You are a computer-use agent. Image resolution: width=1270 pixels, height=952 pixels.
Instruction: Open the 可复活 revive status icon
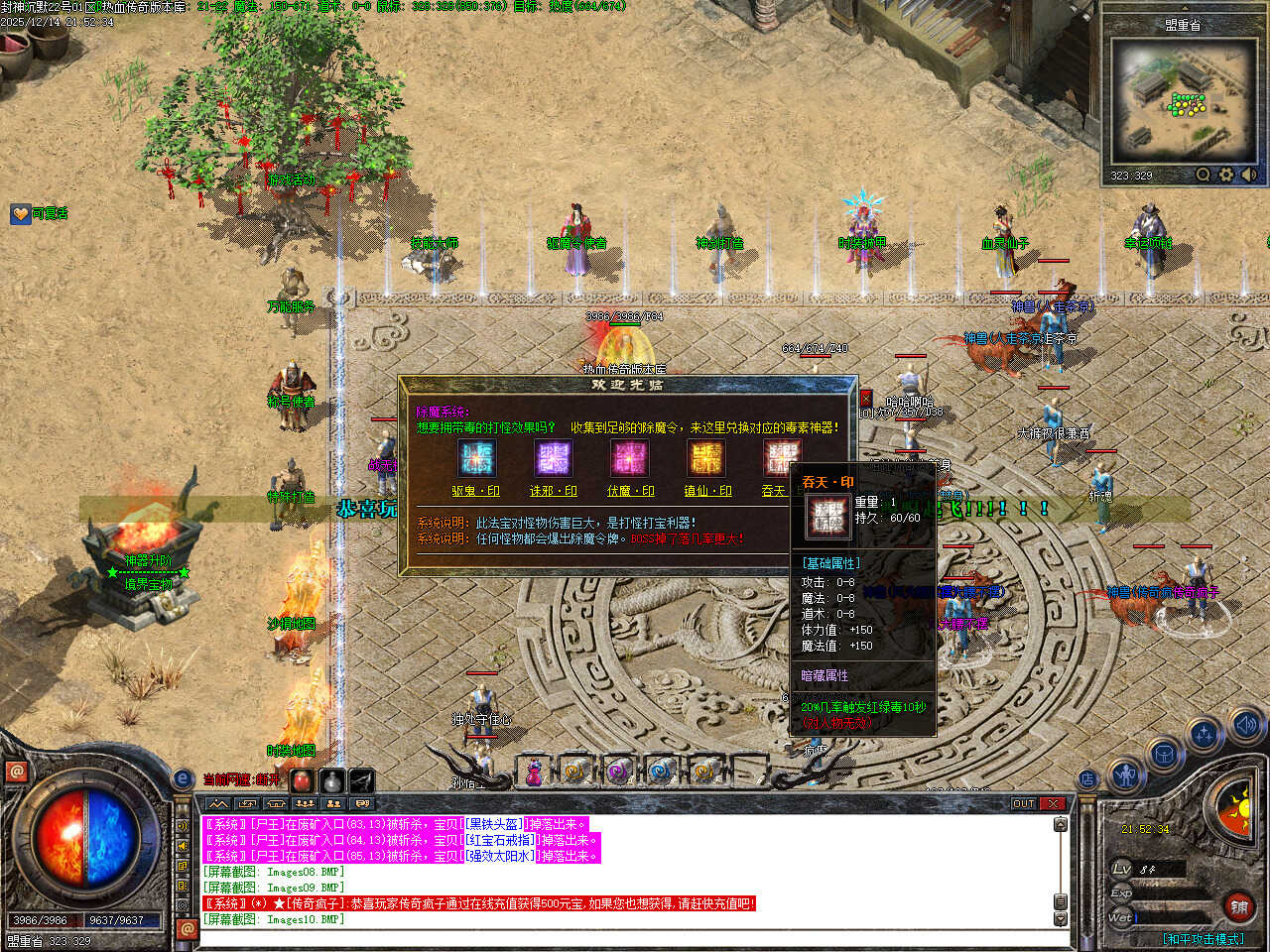click(x=21, y=213)
